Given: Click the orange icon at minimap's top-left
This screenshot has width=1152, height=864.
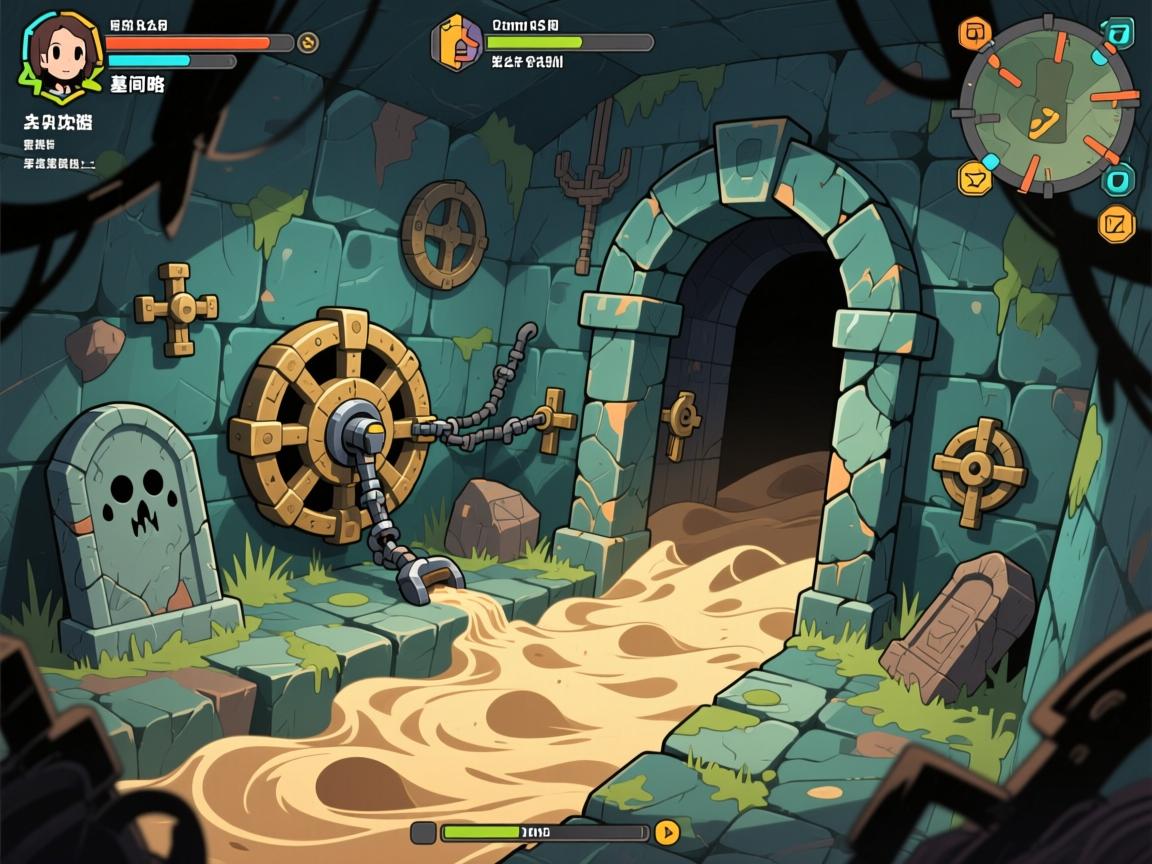Looking at the screenshot, I should point(972,33).
